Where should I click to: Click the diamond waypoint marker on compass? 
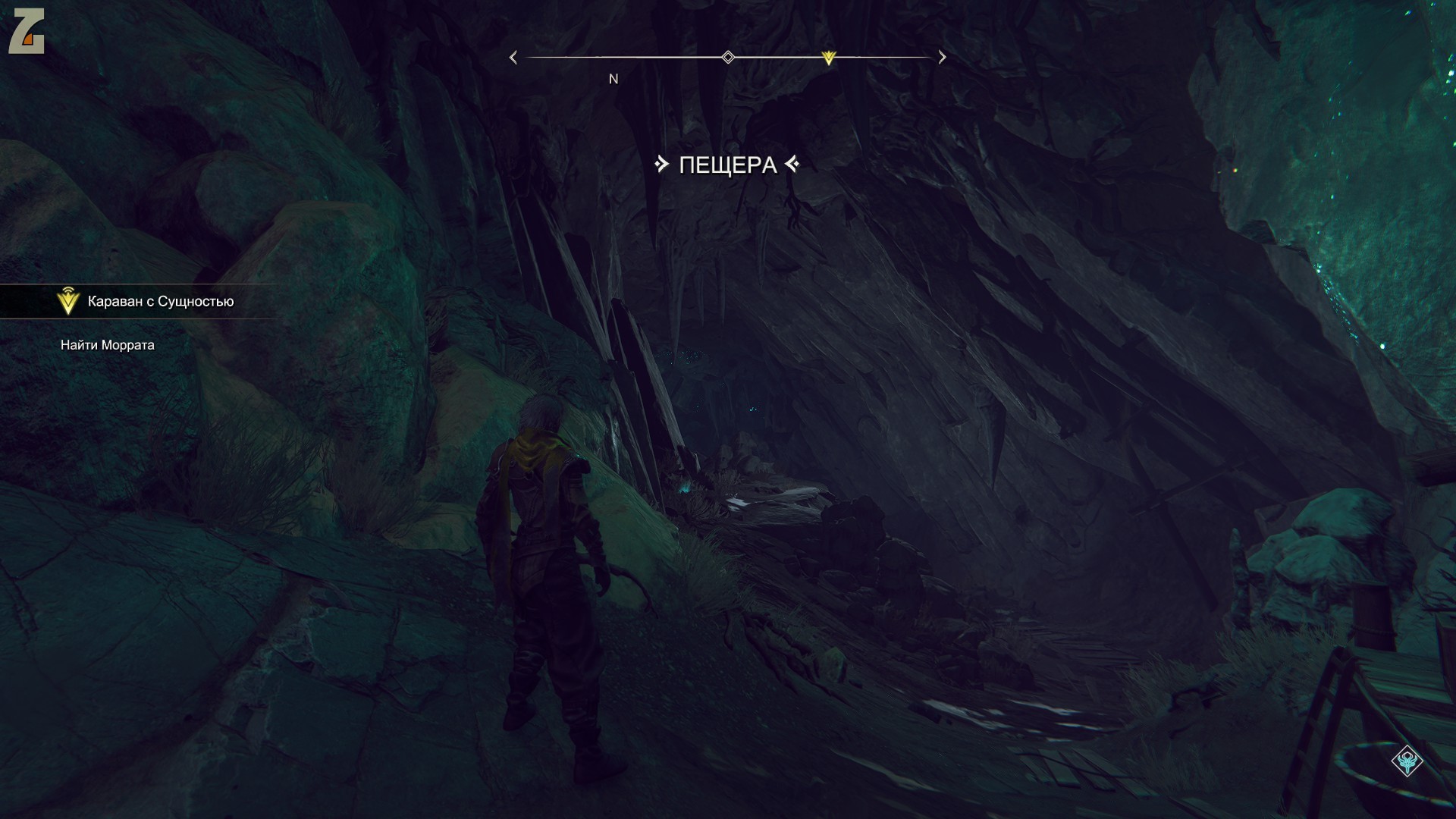pos(728,57)
